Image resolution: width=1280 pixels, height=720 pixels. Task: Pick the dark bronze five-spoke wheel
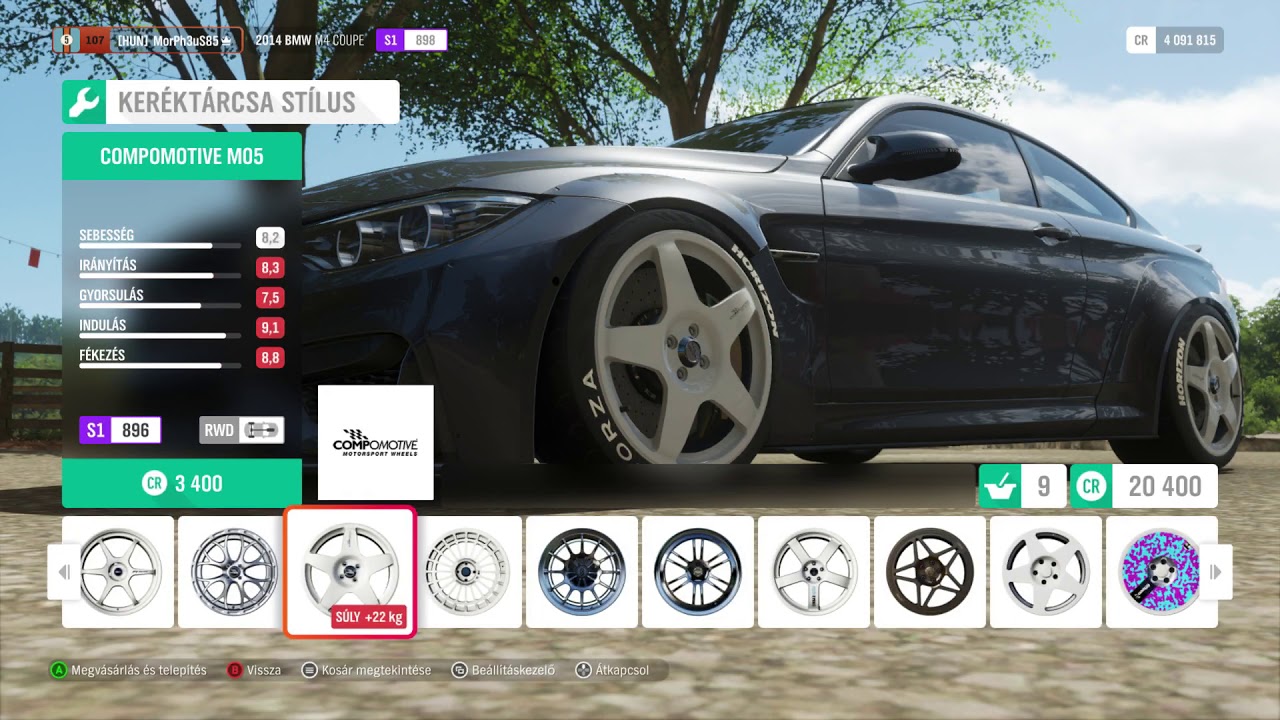pos(929,571)
